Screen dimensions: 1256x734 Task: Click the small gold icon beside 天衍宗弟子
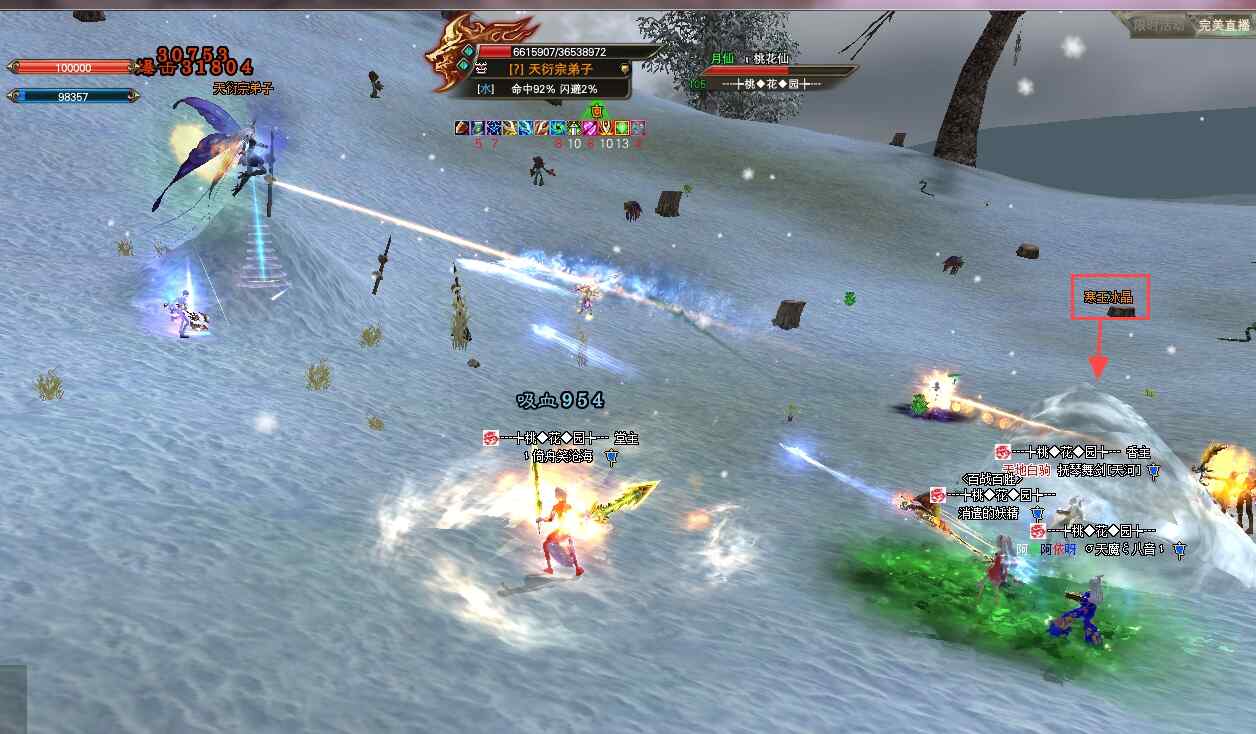pyautogui.click(x=623, y=68)
